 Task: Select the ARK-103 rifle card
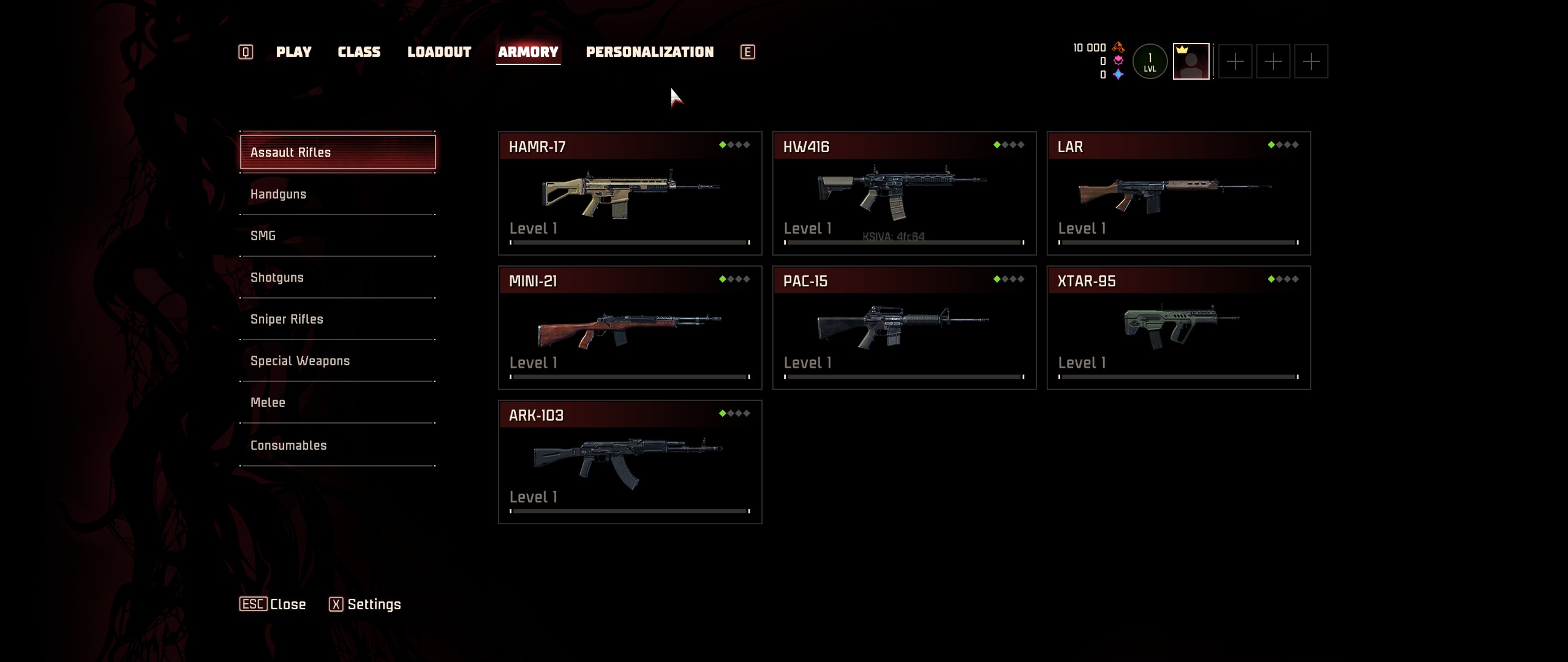(630, 462)
